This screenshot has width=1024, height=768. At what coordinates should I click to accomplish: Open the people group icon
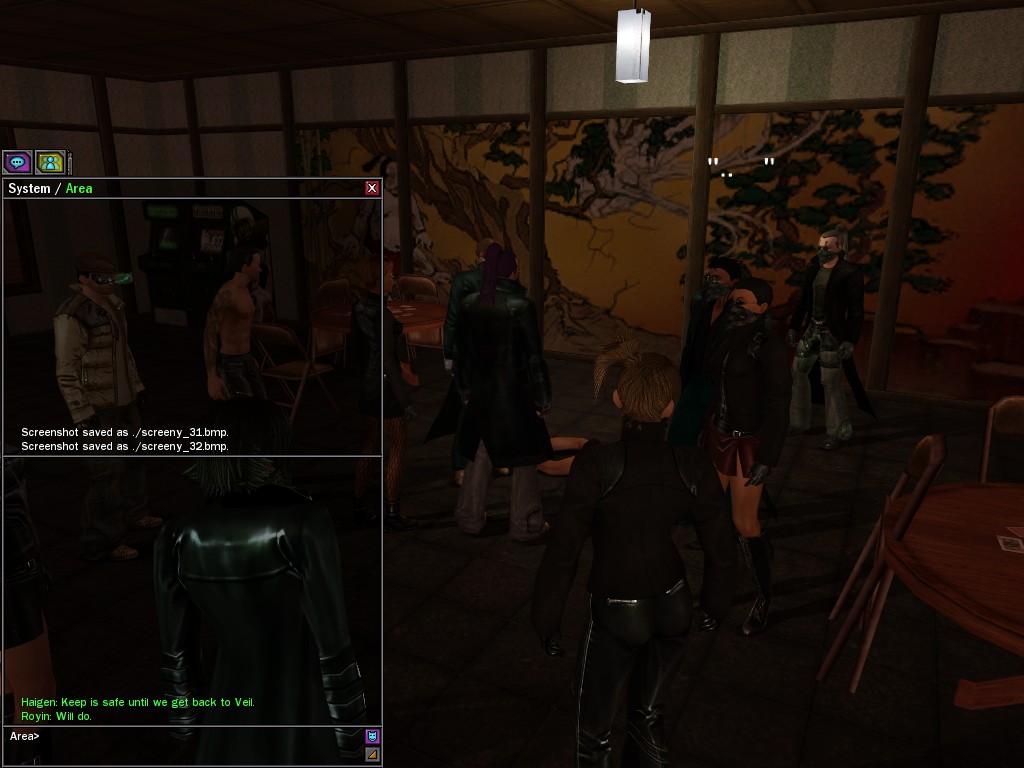coord(49,162)
